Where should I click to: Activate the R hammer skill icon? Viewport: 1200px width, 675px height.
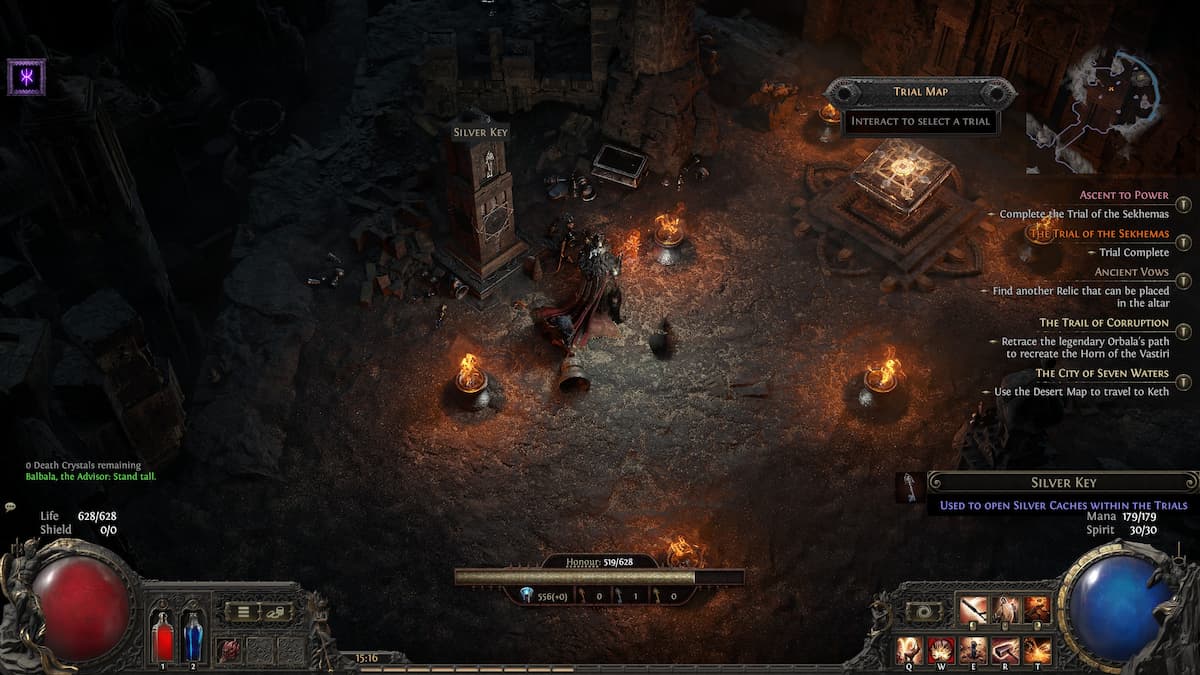click(1005, 651)
